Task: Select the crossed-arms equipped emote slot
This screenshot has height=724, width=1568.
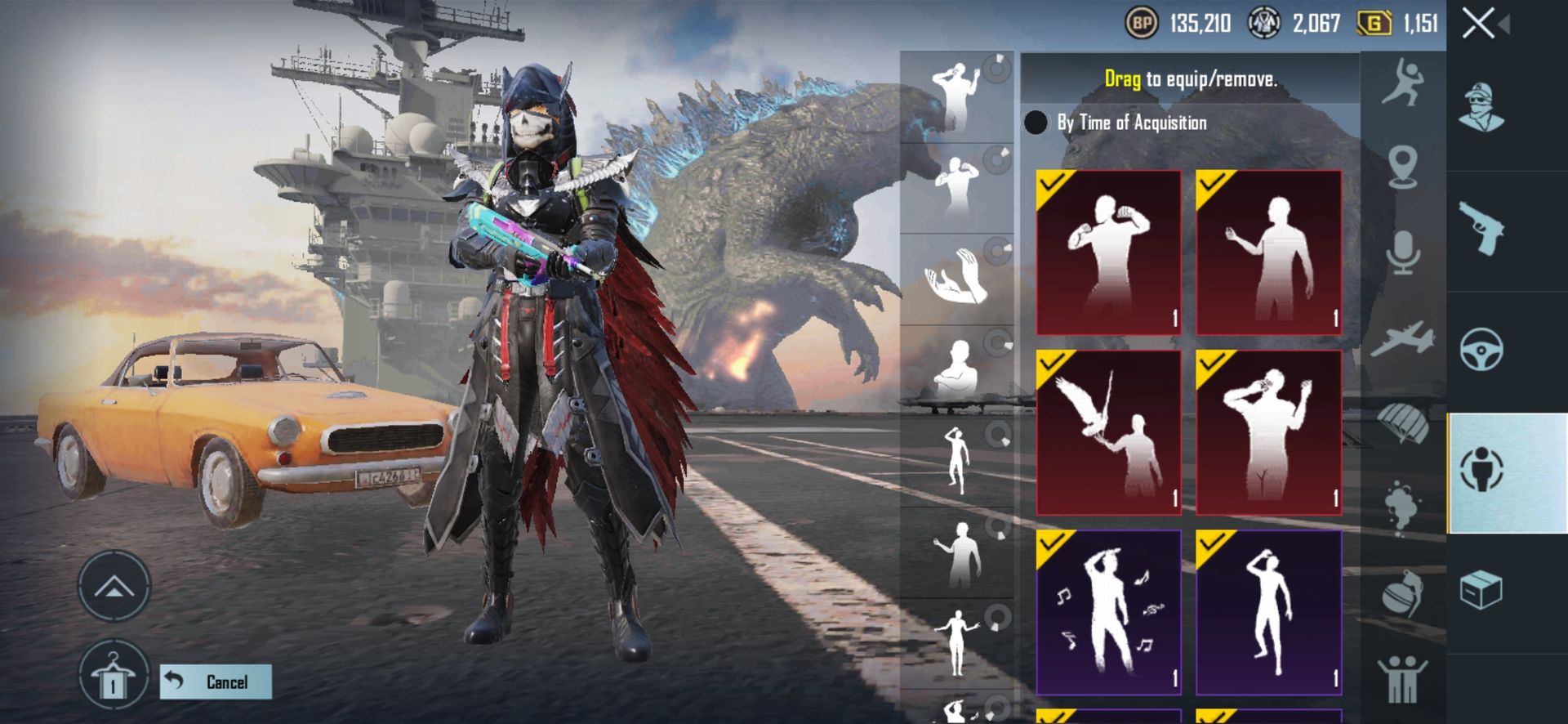Action: [957, 369]
